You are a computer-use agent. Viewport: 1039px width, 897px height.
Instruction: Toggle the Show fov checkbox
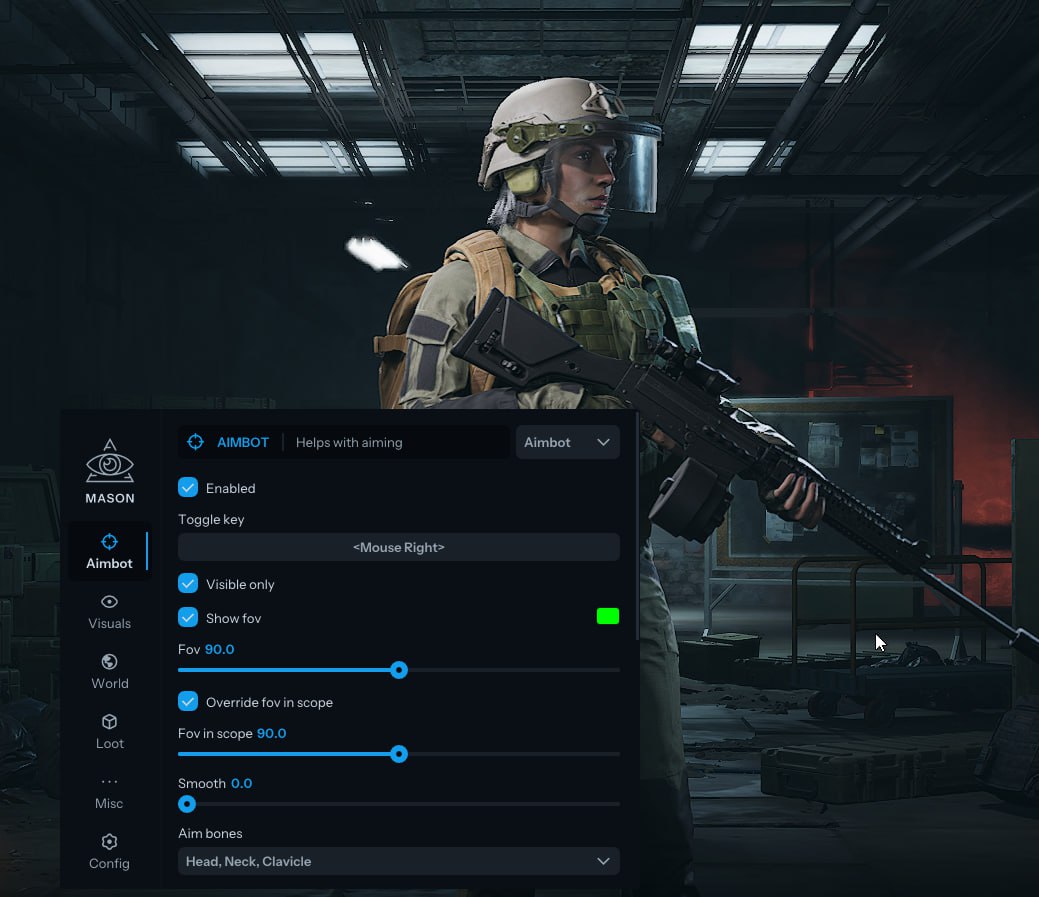188,618
